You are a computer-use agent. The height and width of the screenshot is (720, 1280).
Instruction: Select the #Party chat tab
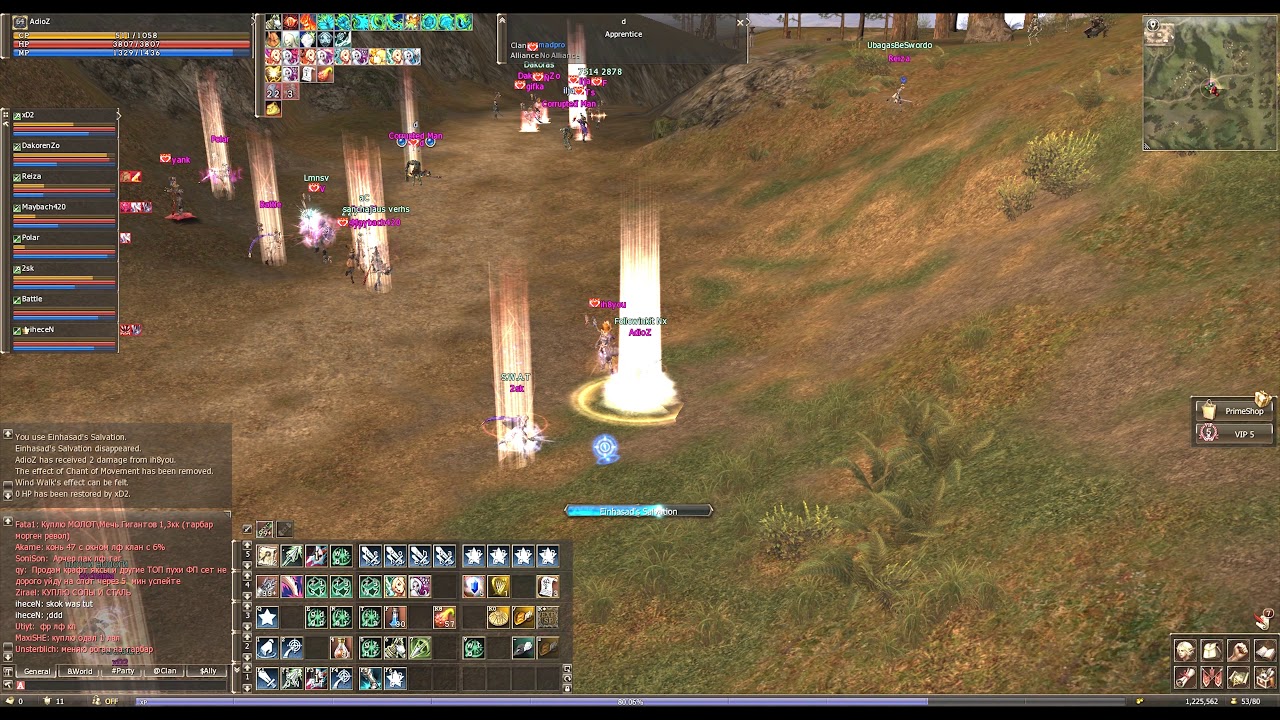point(123,671)
